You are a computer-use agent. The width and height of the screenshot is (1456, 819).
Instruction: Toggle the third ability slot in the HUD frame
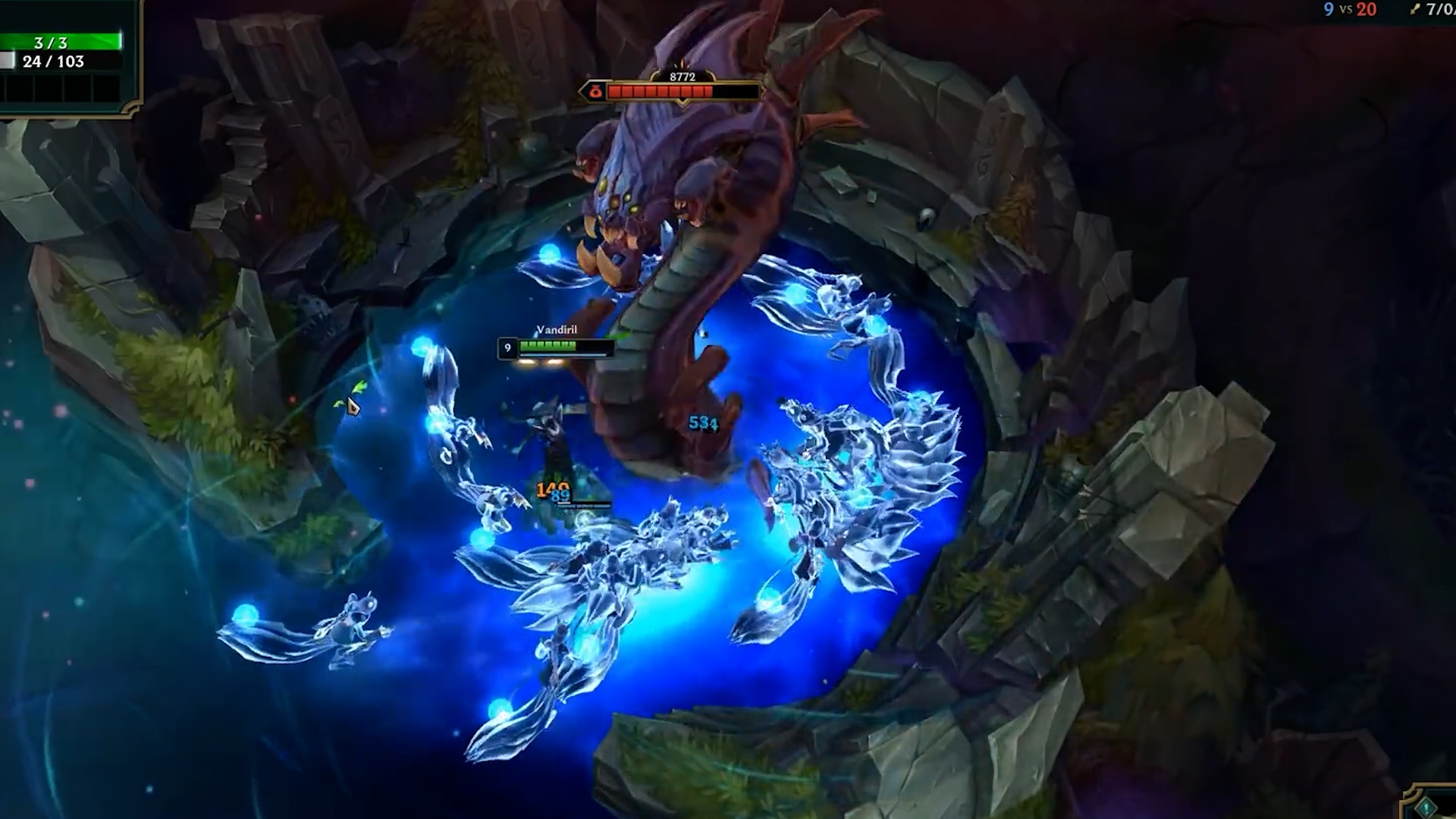[x=79, y=89]
